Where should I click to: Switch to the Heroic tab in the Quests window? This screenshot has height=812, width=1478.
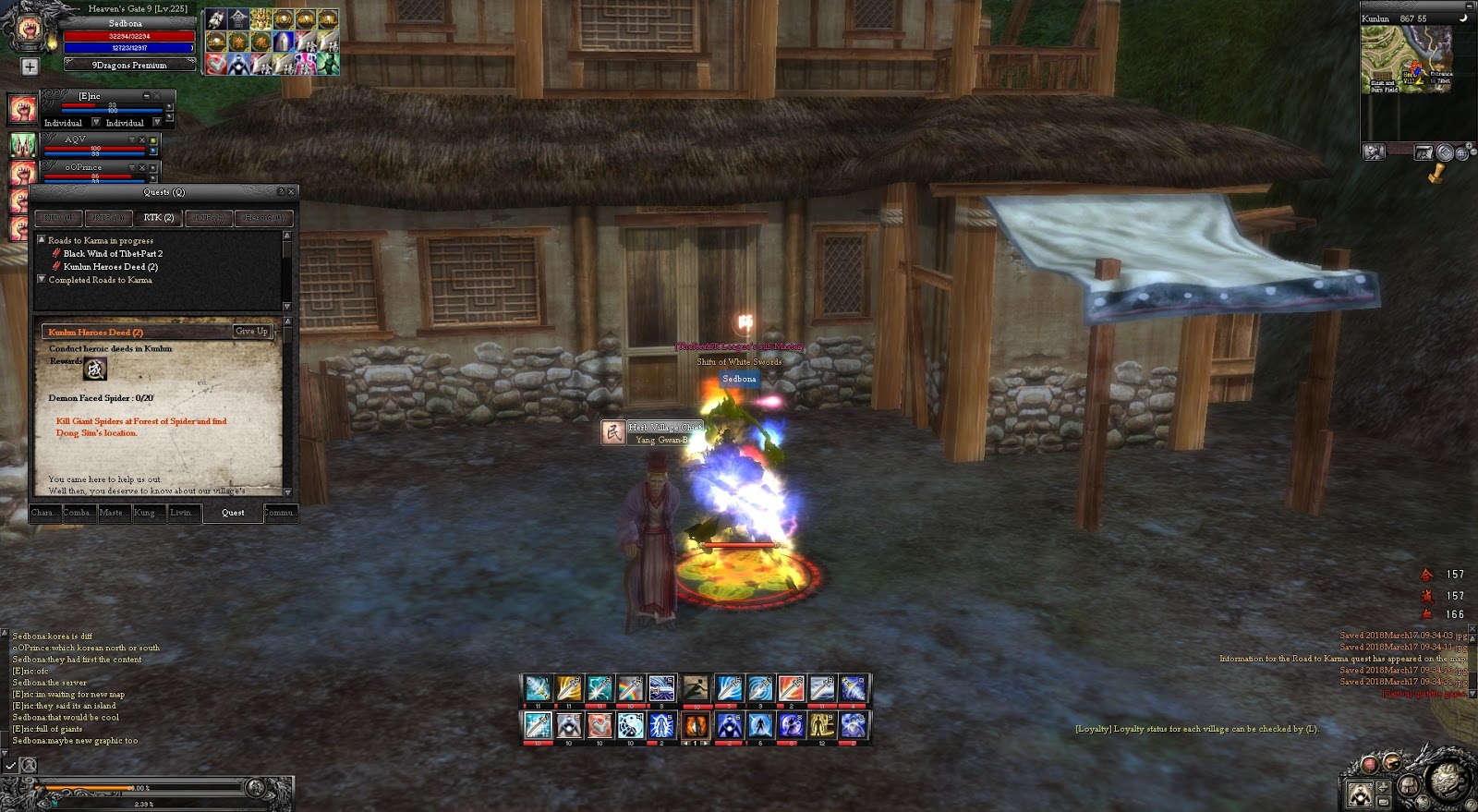pyautogui.click(x=262, y=219)
